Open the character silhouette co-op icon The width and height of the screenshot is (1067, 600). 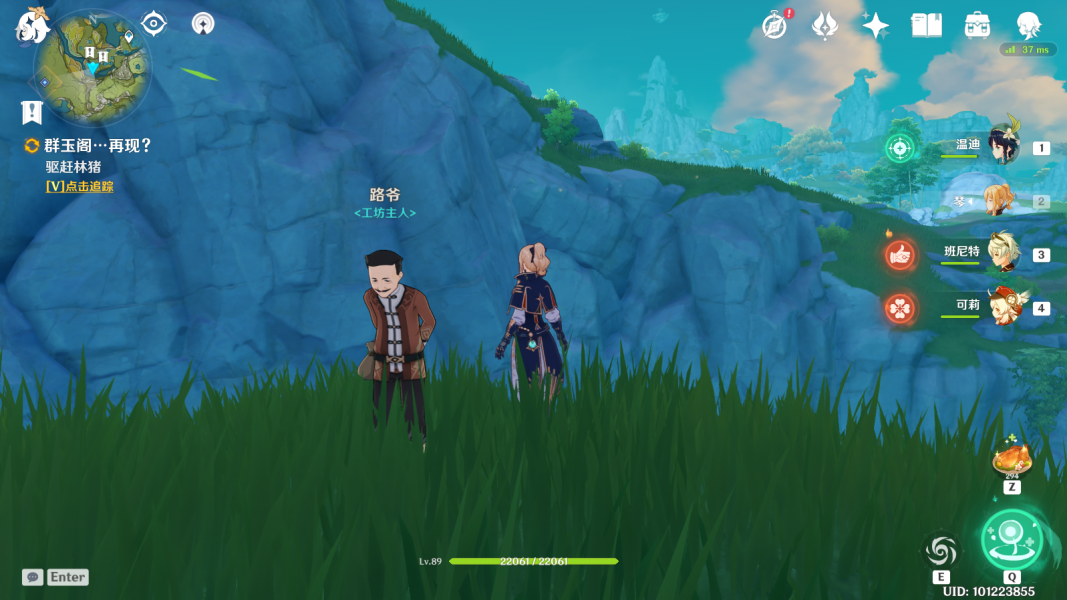[x=1028, y=26]
